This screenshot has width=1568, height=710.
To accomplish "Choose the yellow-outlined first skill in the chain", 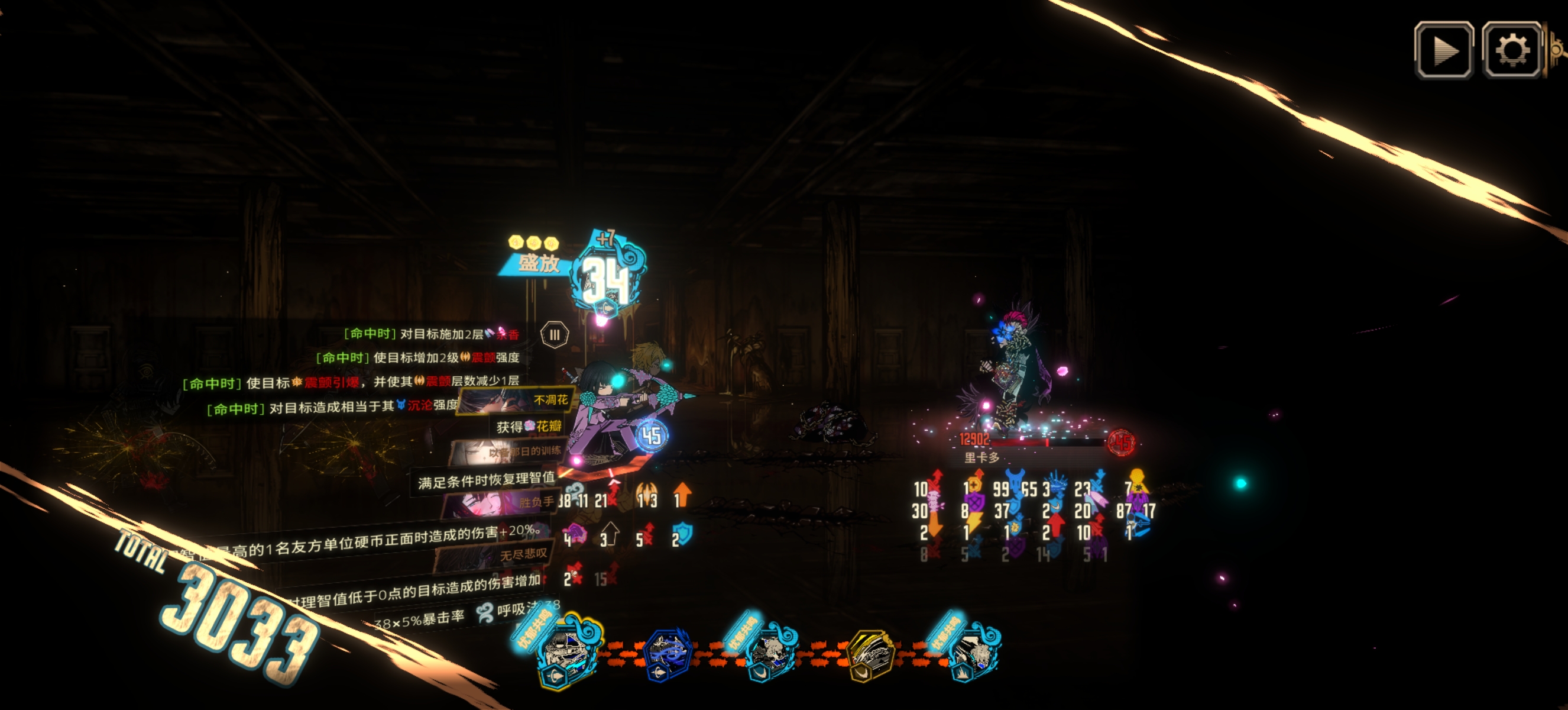I will click(x=565, y=656).
